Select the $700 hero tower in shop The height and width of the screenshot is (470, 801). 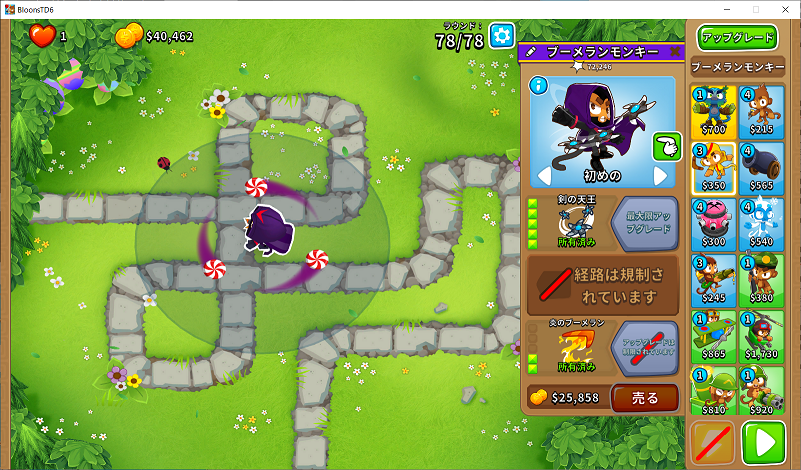[712, 111]
